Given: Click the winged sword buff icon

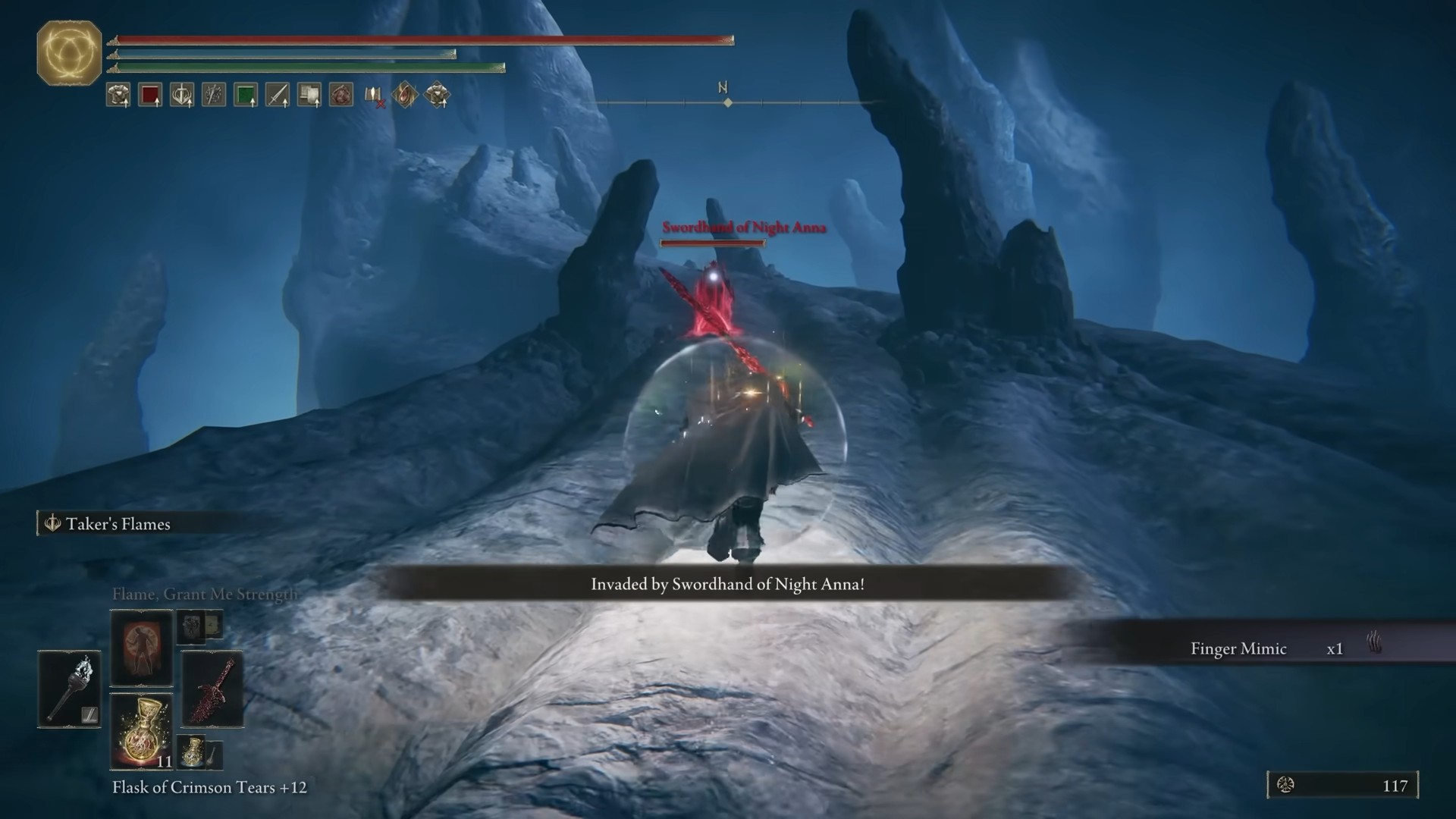Looking at the screenshot, I should click(x=182, y=95).
